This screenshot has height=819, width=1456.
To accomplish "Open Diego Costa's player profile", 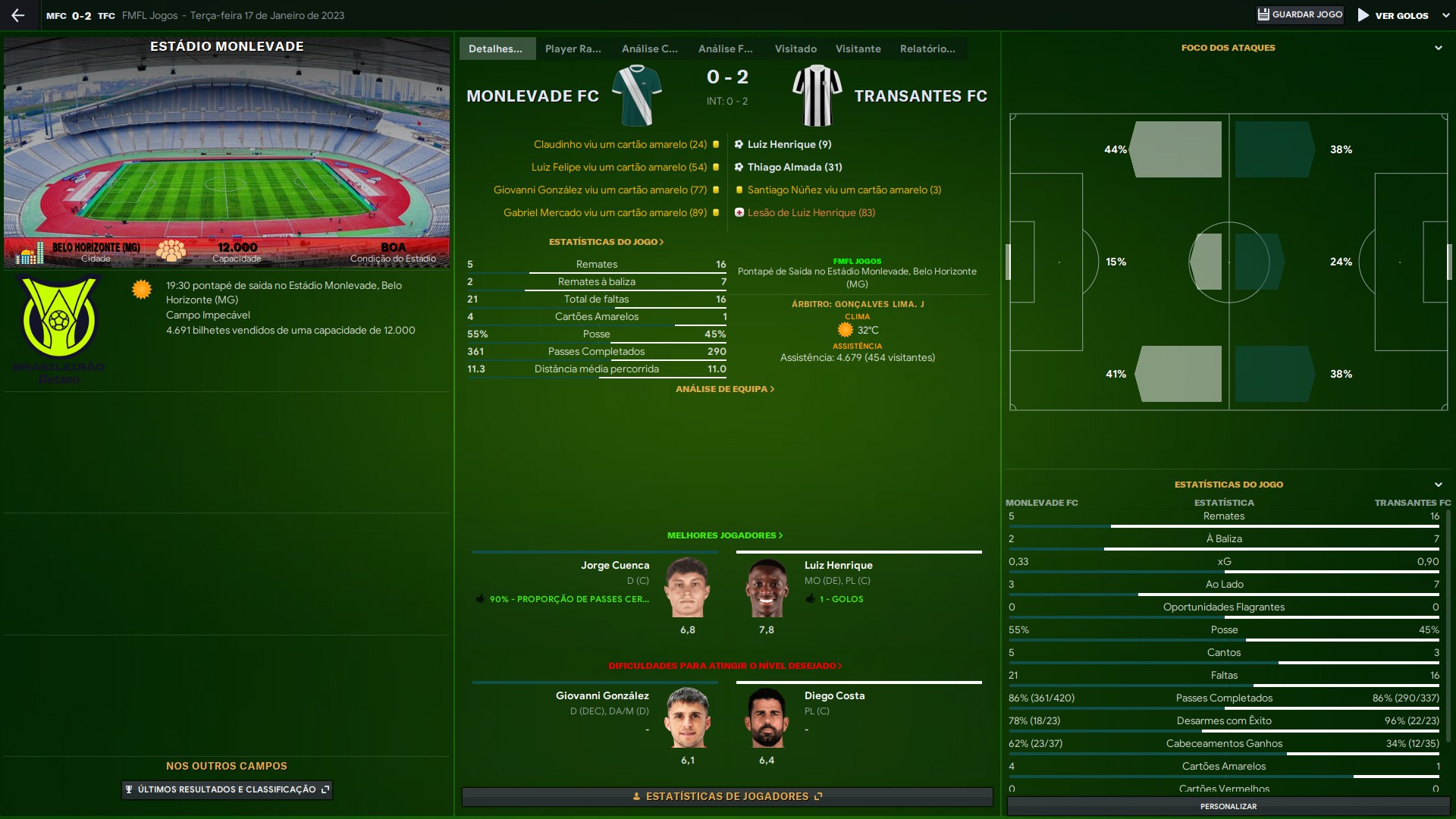I will (x=834, y=695).
